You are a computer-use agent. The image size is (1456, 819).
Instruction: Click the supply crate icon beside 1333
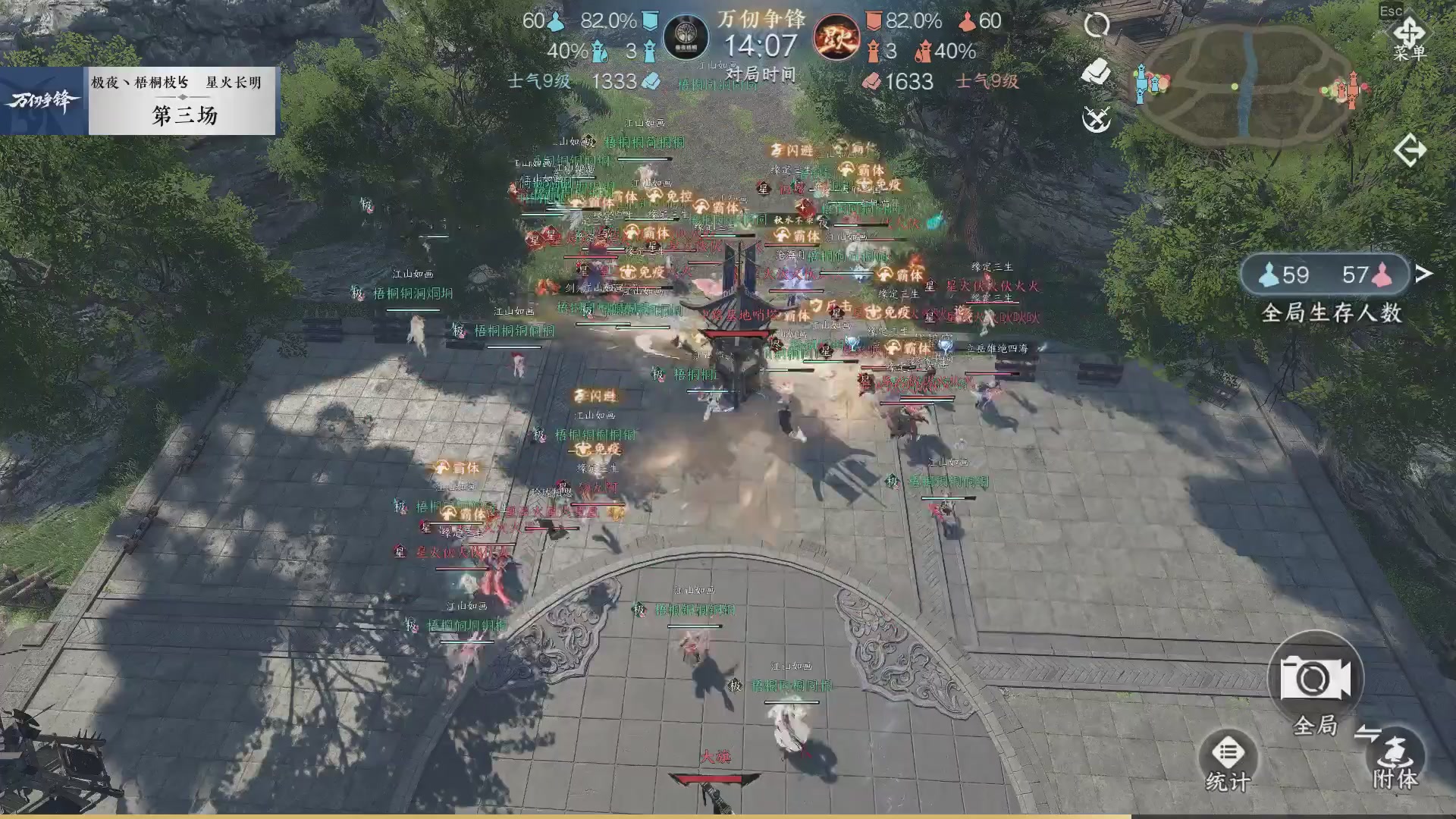coord(651,81)
